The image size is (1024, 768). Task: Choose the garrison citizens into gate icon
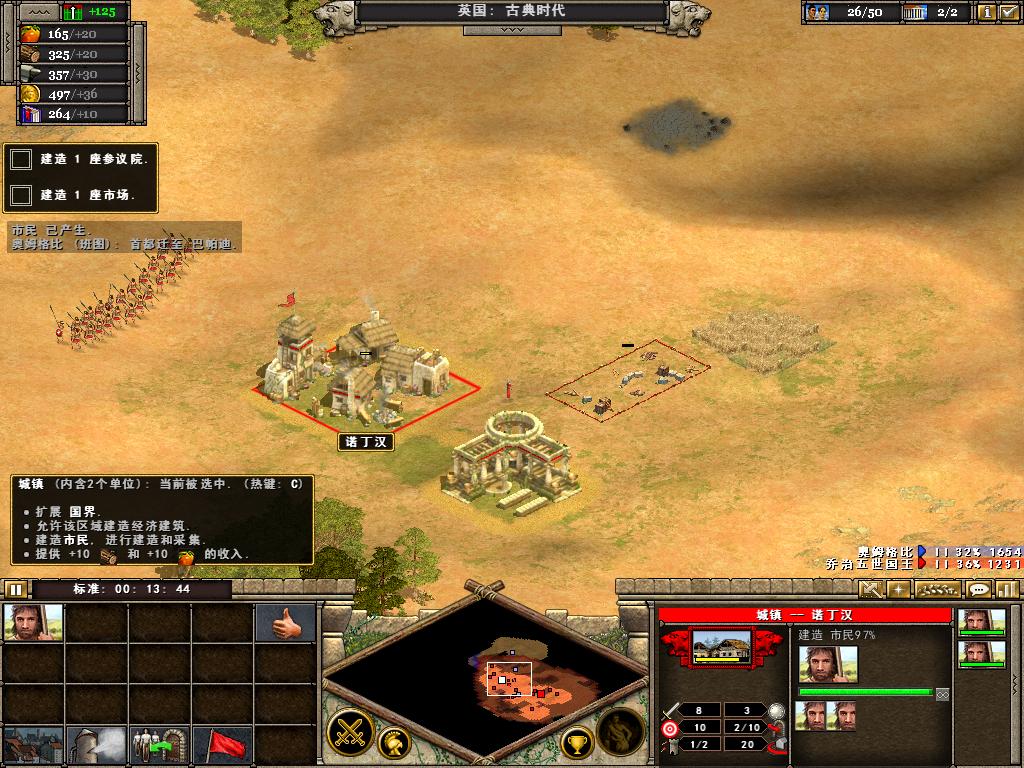(x=160, y=745)
